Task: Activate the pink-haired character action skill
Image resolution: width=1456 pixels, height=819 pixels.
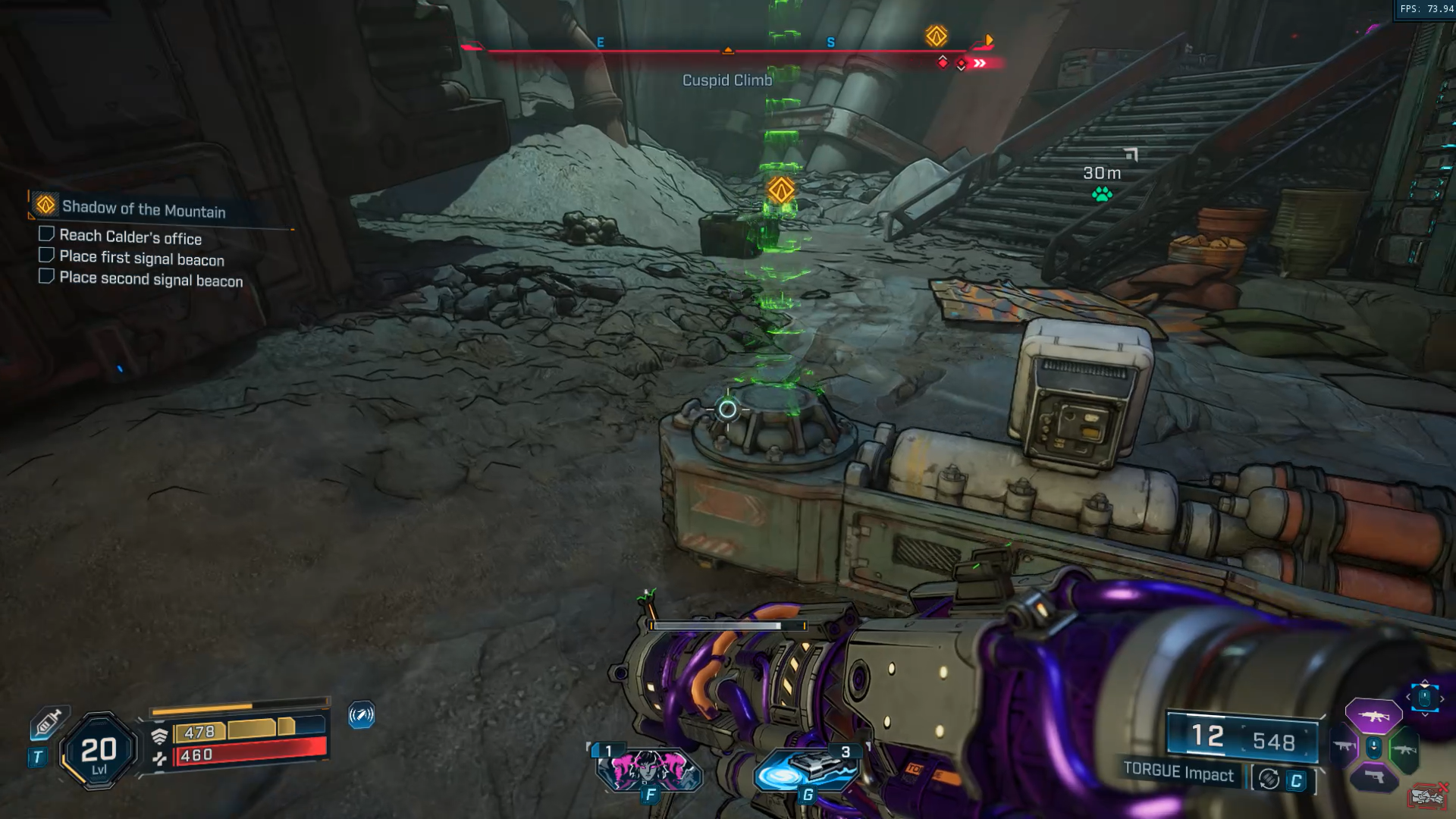Action: 649,770
